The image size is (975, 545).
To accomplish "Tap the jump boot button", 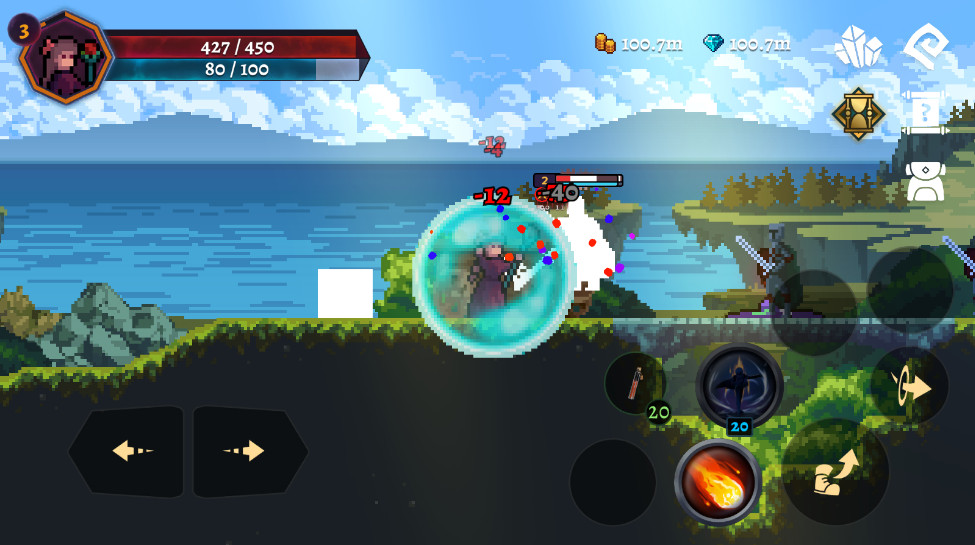I will [835, 471].
